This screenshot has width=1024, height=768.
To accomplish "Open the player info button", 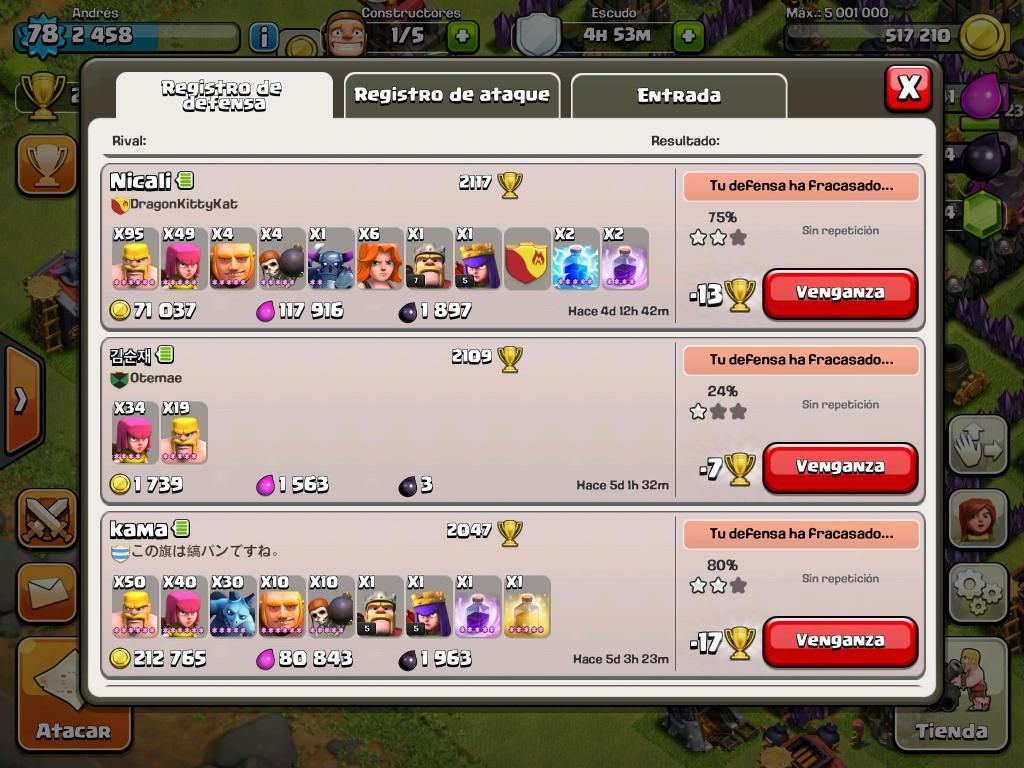I will click(263, 38).
